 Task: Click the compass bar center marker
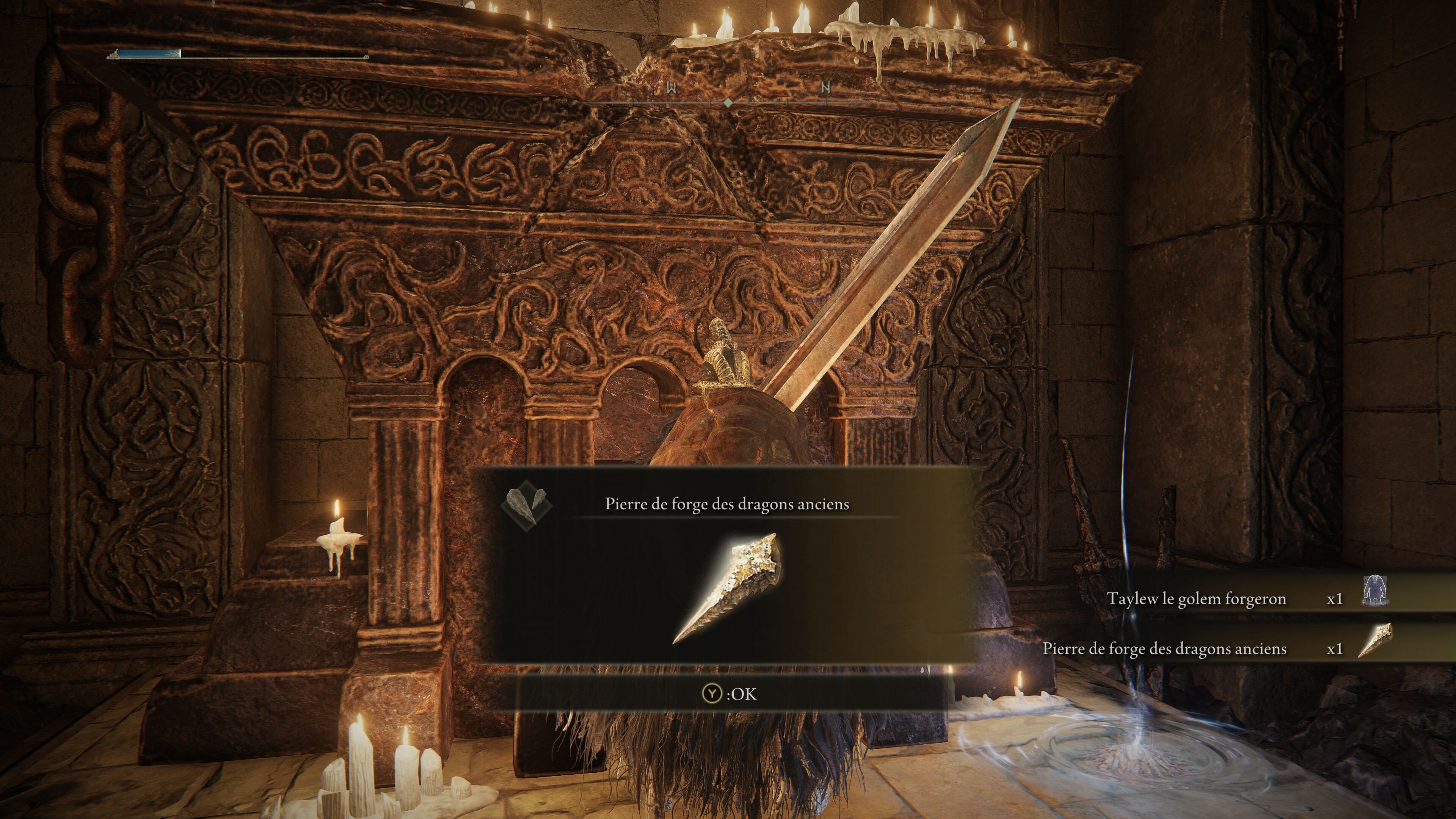pos(728,102)
